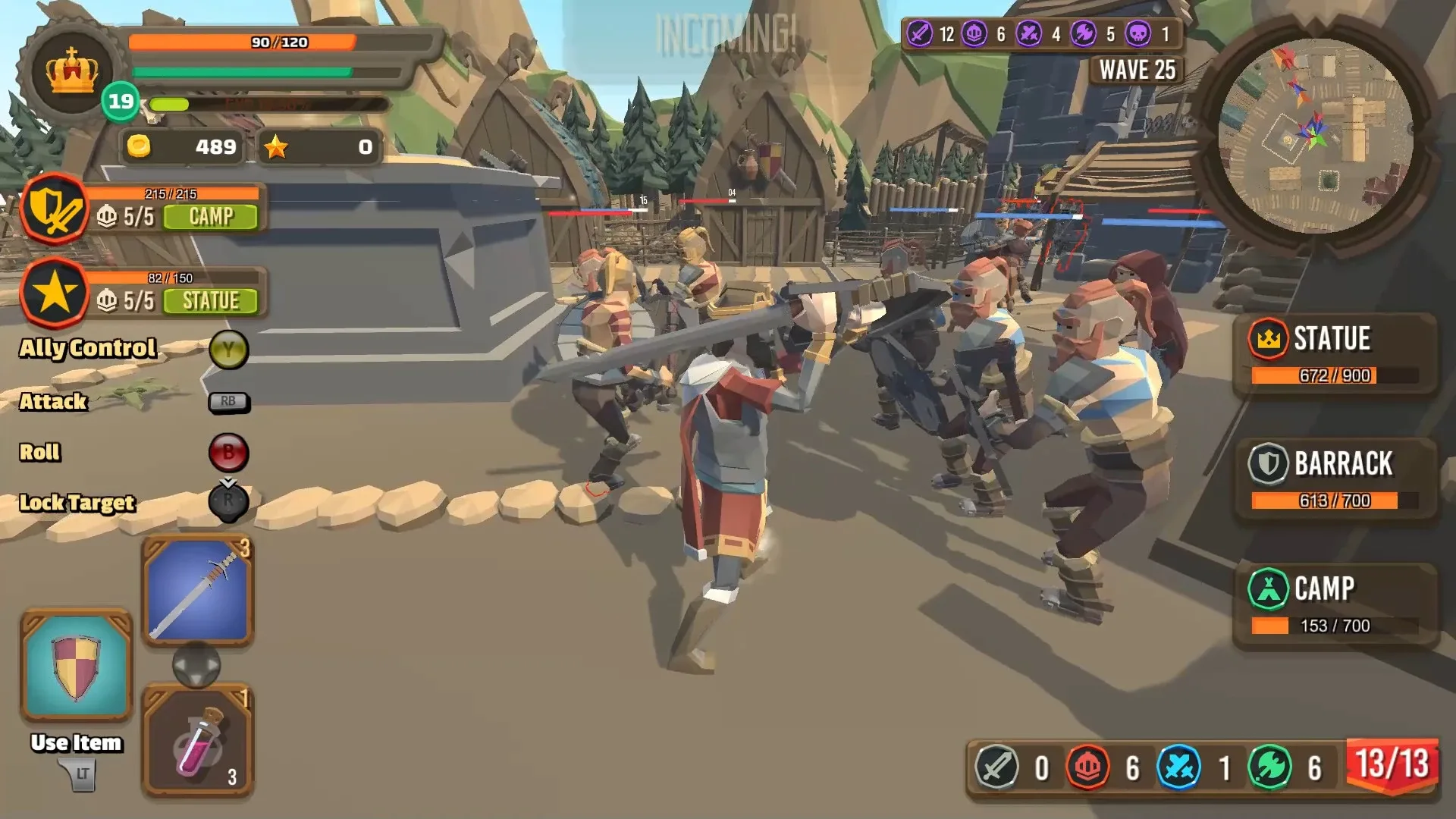Image resolution: width=1456 pixels, height=819 pixels.
Task: Click the green Camp tent icon
Action: click(x=1269, y=585)
